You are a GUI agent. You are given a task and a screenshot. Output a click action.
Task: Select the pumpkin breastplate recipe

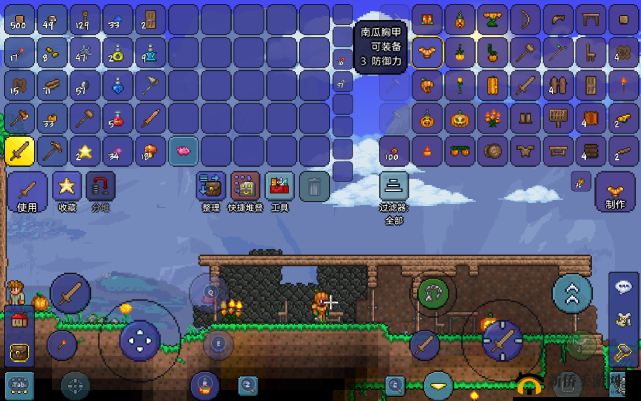pyautogui.click(x=427, y=52)
